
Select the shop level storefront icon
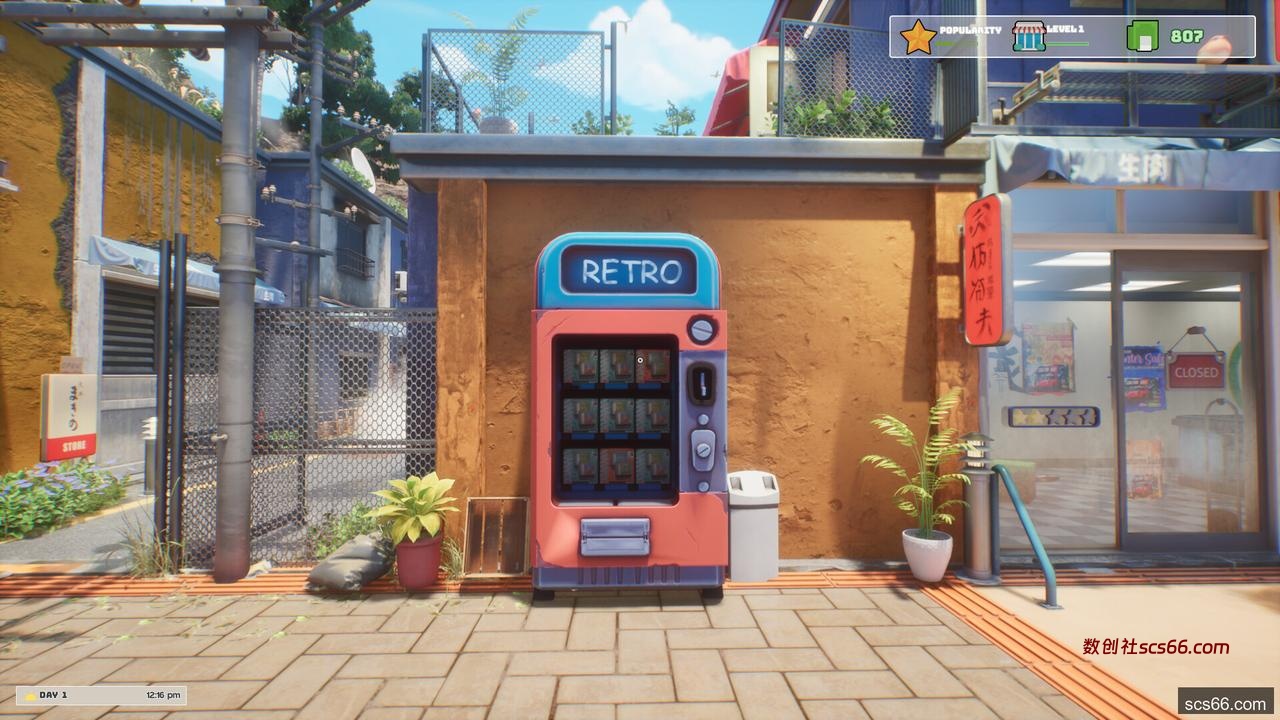(x=1028, y=37)
